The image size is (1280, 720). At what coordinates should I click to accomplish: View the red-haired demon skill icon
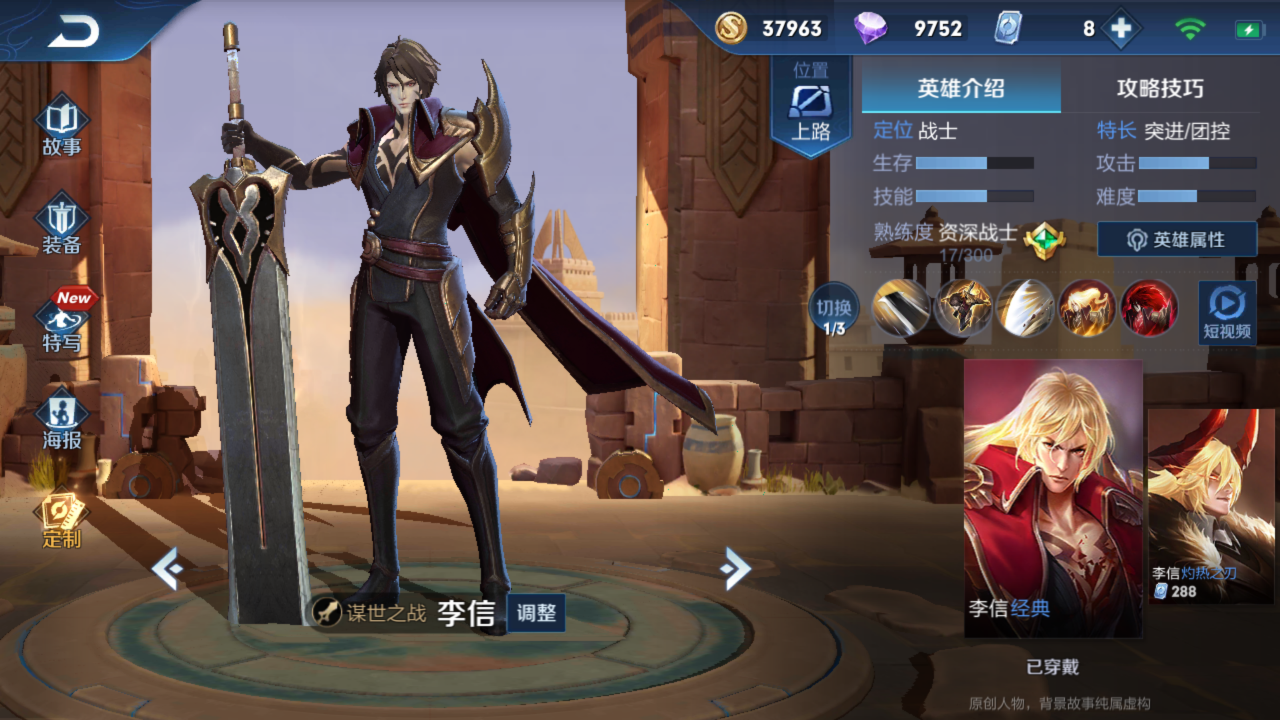click(x=1149, y=308)
